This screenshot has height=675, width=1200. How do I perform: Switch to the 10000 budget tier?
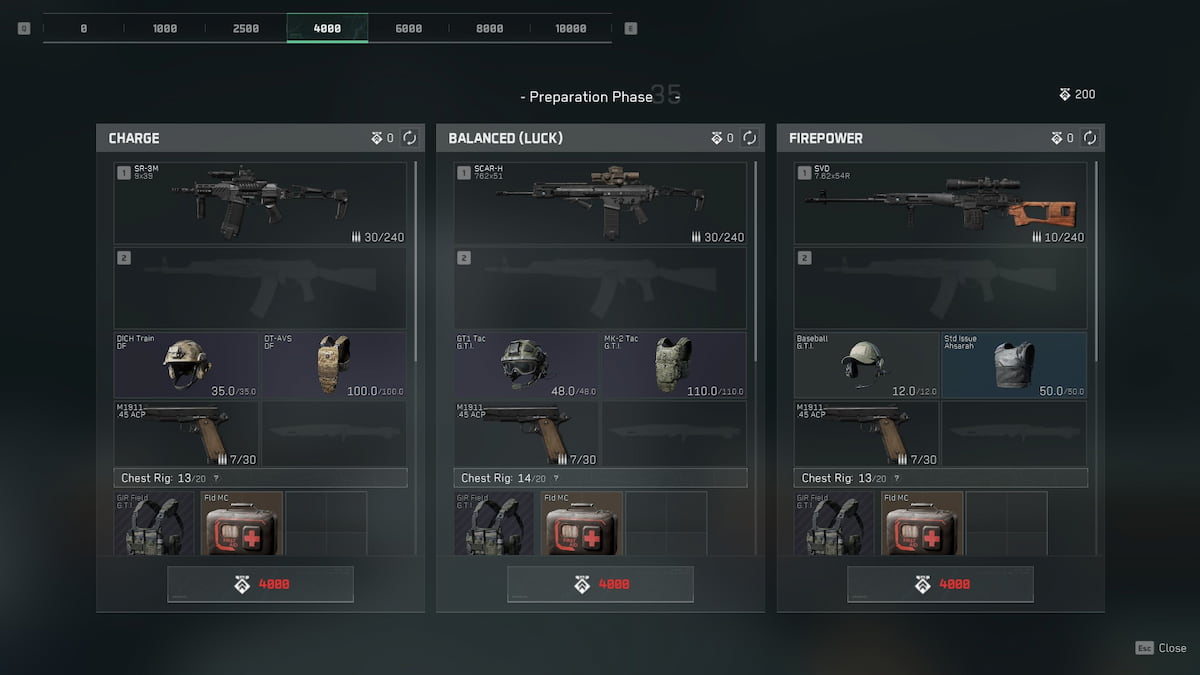pos(570,28)
